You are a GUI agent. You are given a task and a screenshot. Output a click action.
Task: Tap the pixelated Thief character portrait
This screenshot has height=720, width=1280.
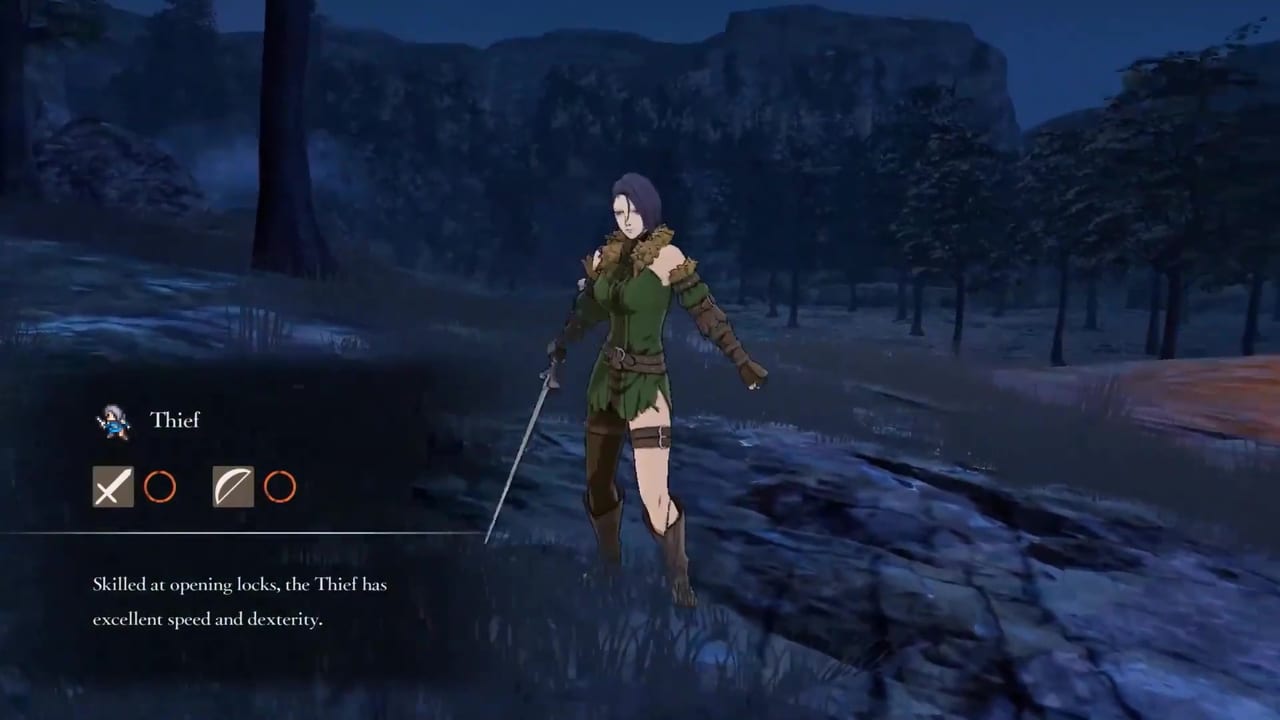[x=111, y=420]
